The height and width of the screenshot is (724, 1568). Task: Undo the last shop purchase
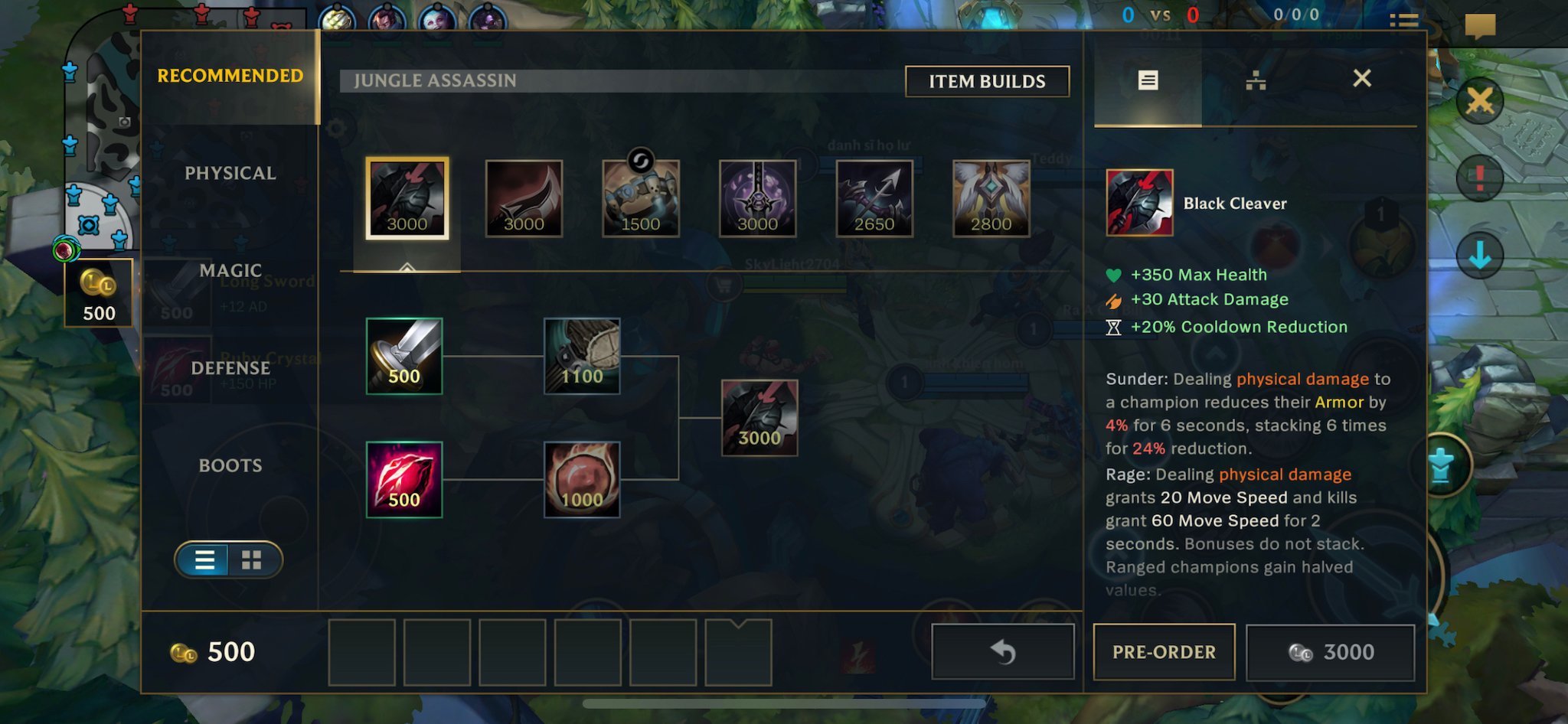coord(1002,652)
